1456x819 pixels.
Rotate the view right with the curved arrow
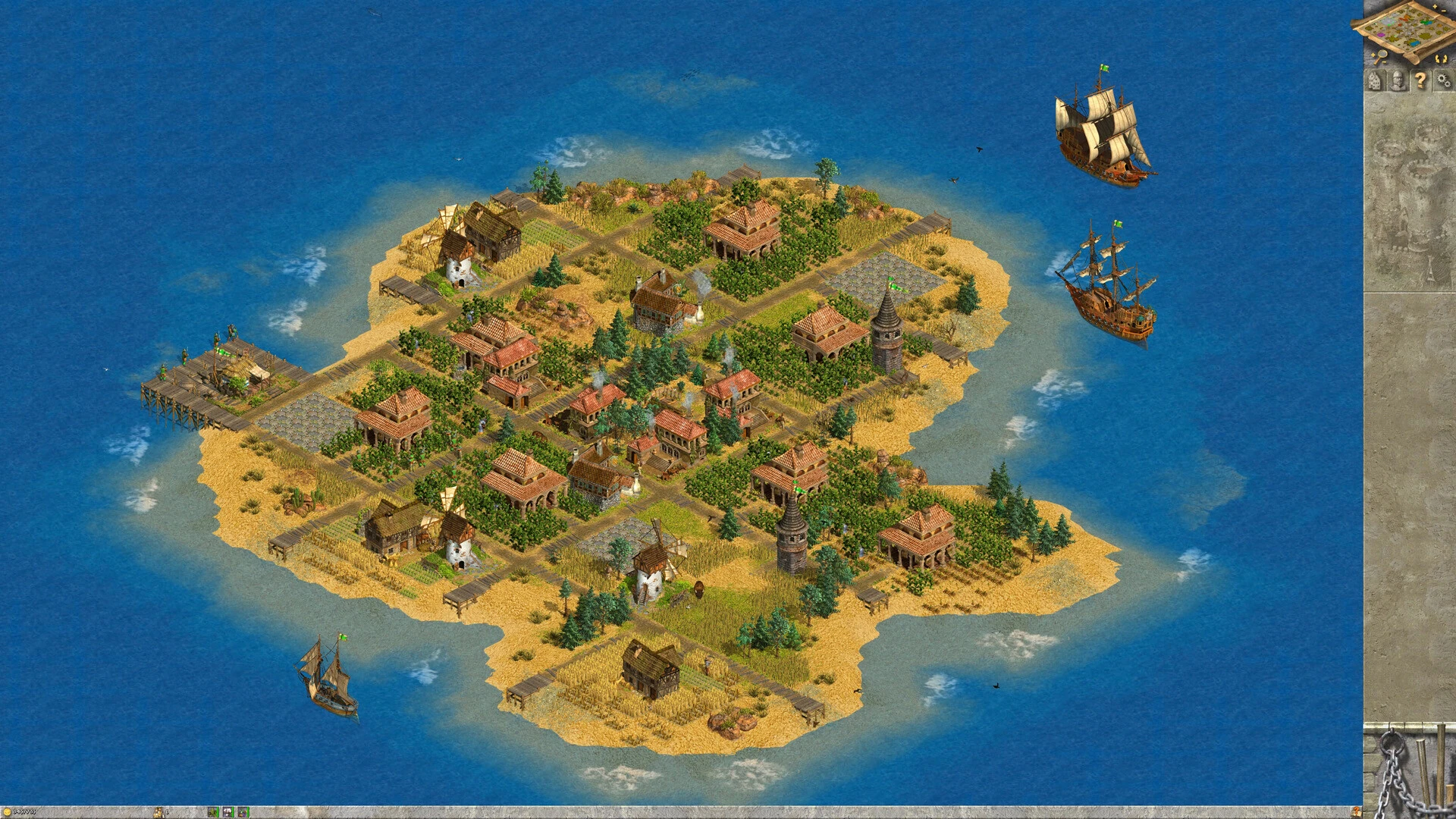tap(1445, 58)
